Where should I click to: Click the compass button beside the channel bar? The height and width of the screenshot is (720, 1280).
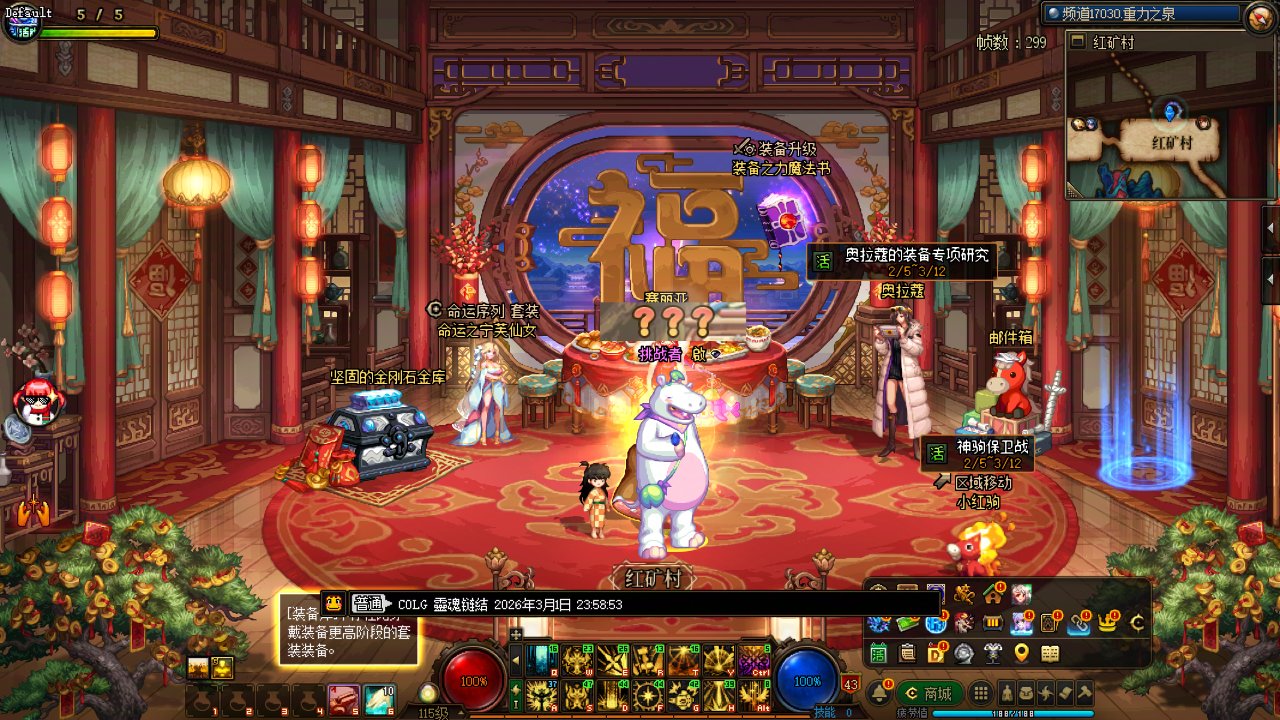coord(1258,15)
